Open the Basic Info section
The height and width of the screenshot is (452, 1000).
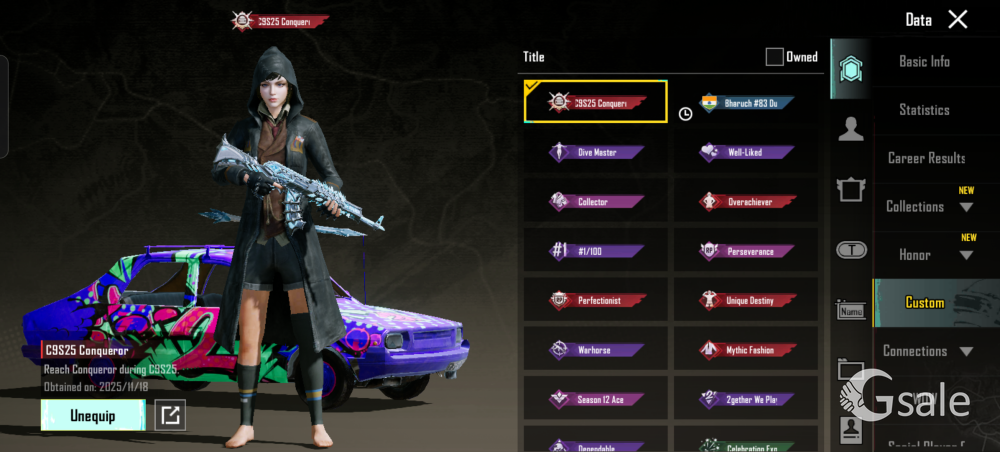(924, 62)
